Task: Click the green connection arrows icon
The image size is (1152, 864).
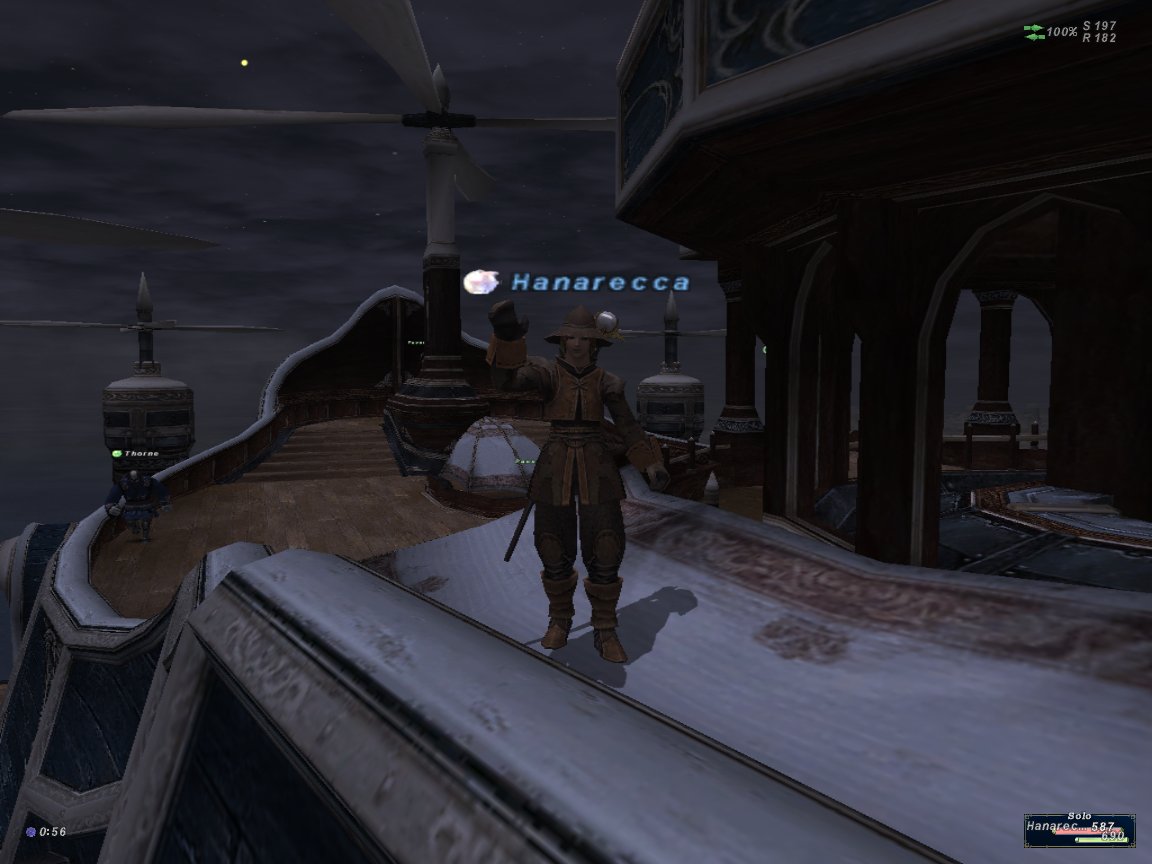Action: point(1033,32)
